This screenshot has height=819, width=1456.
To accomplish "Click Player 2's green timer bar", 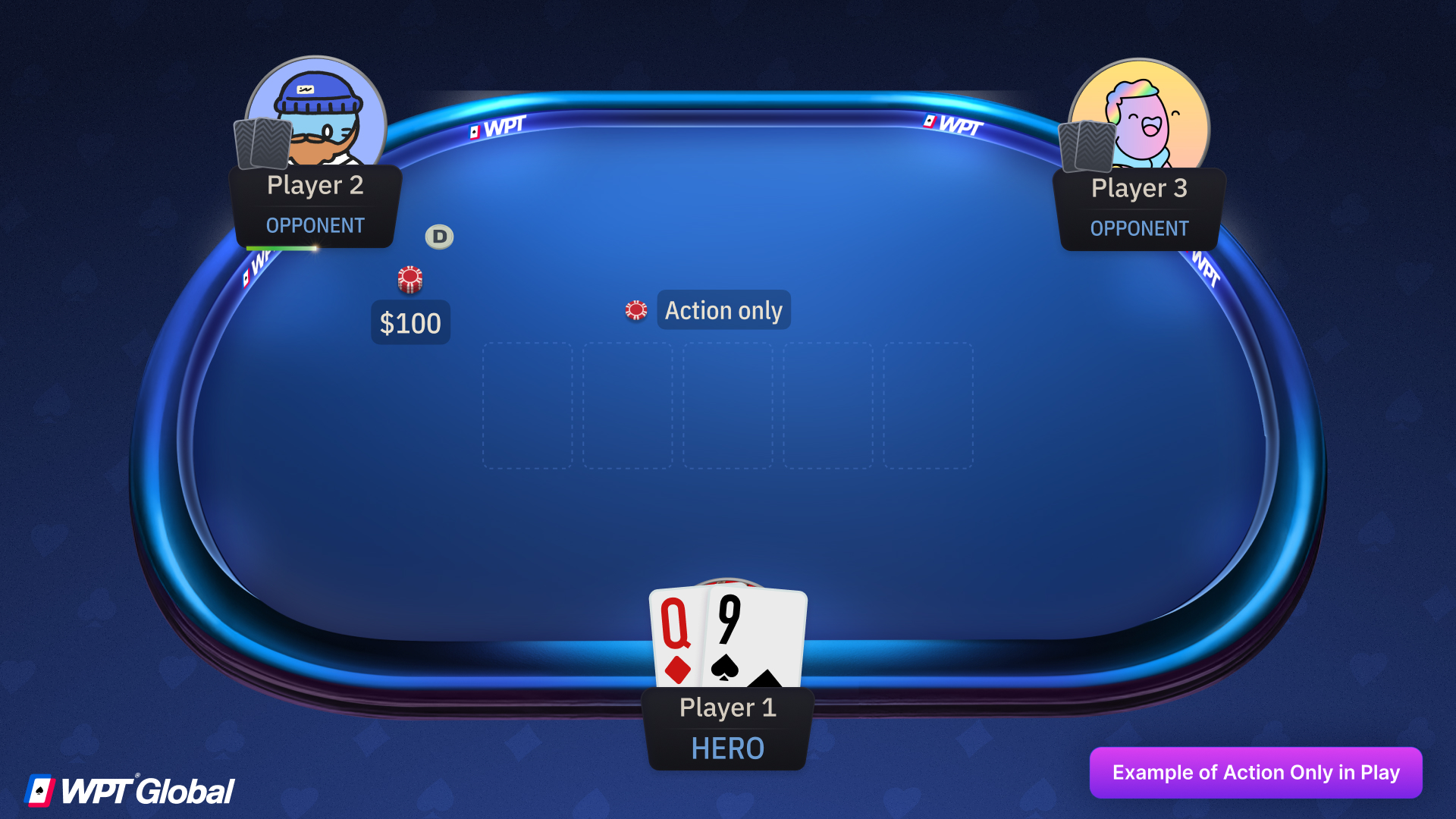I will 281,247.
